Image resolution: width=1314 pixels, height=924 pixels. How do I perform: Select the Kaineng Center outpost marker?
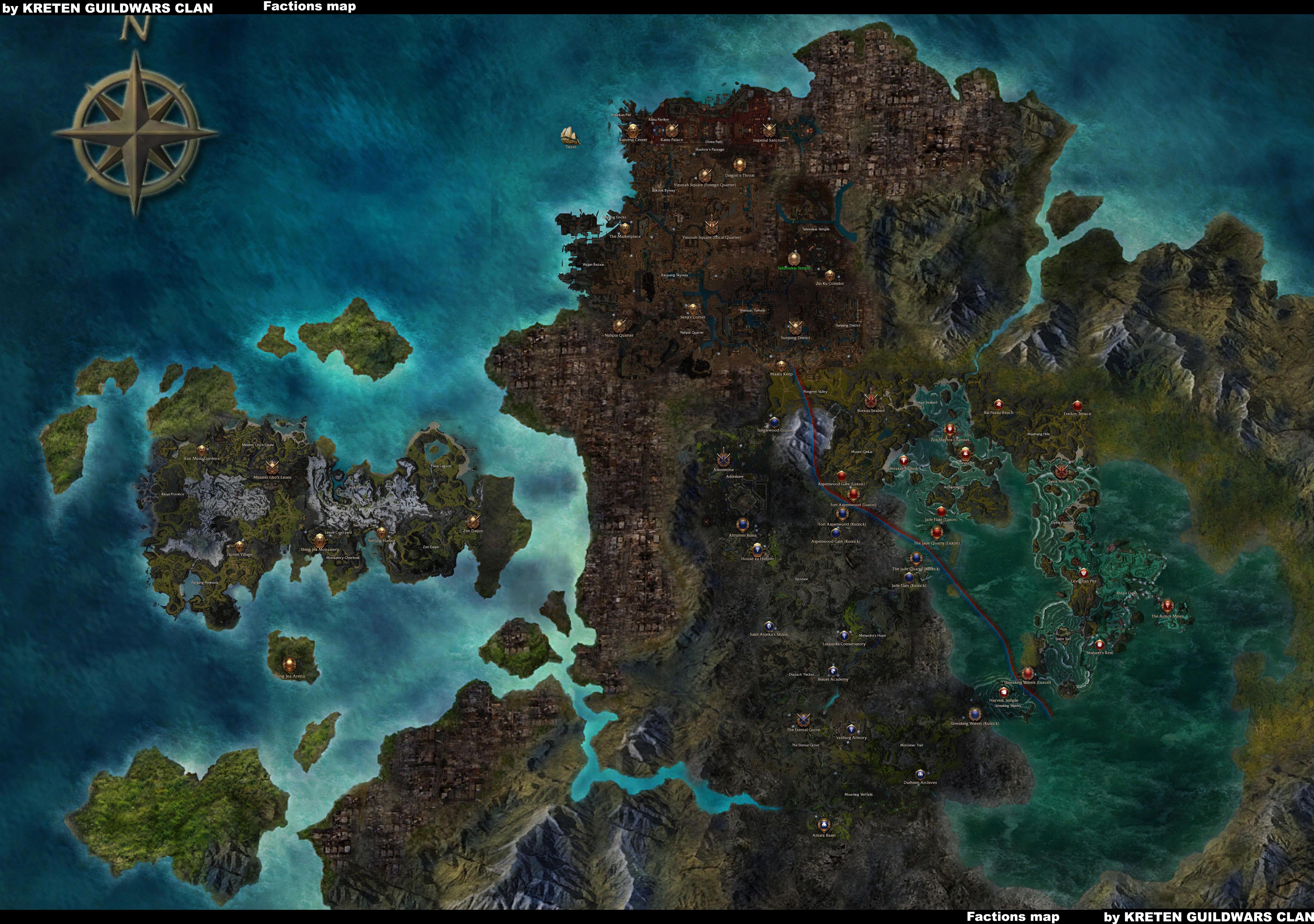(x=632, y=130)
